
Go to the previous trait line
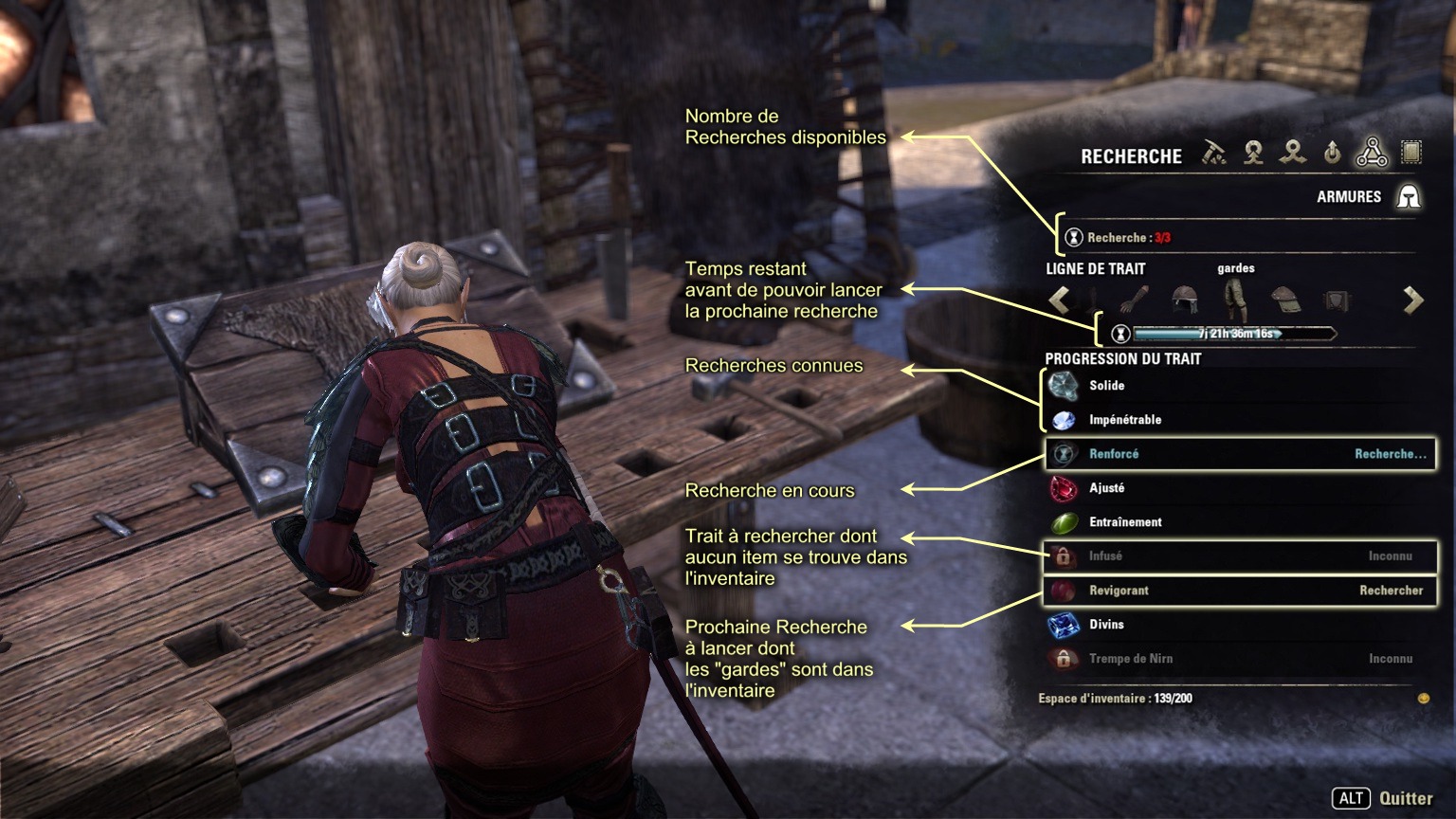(x=1060, y=300)
